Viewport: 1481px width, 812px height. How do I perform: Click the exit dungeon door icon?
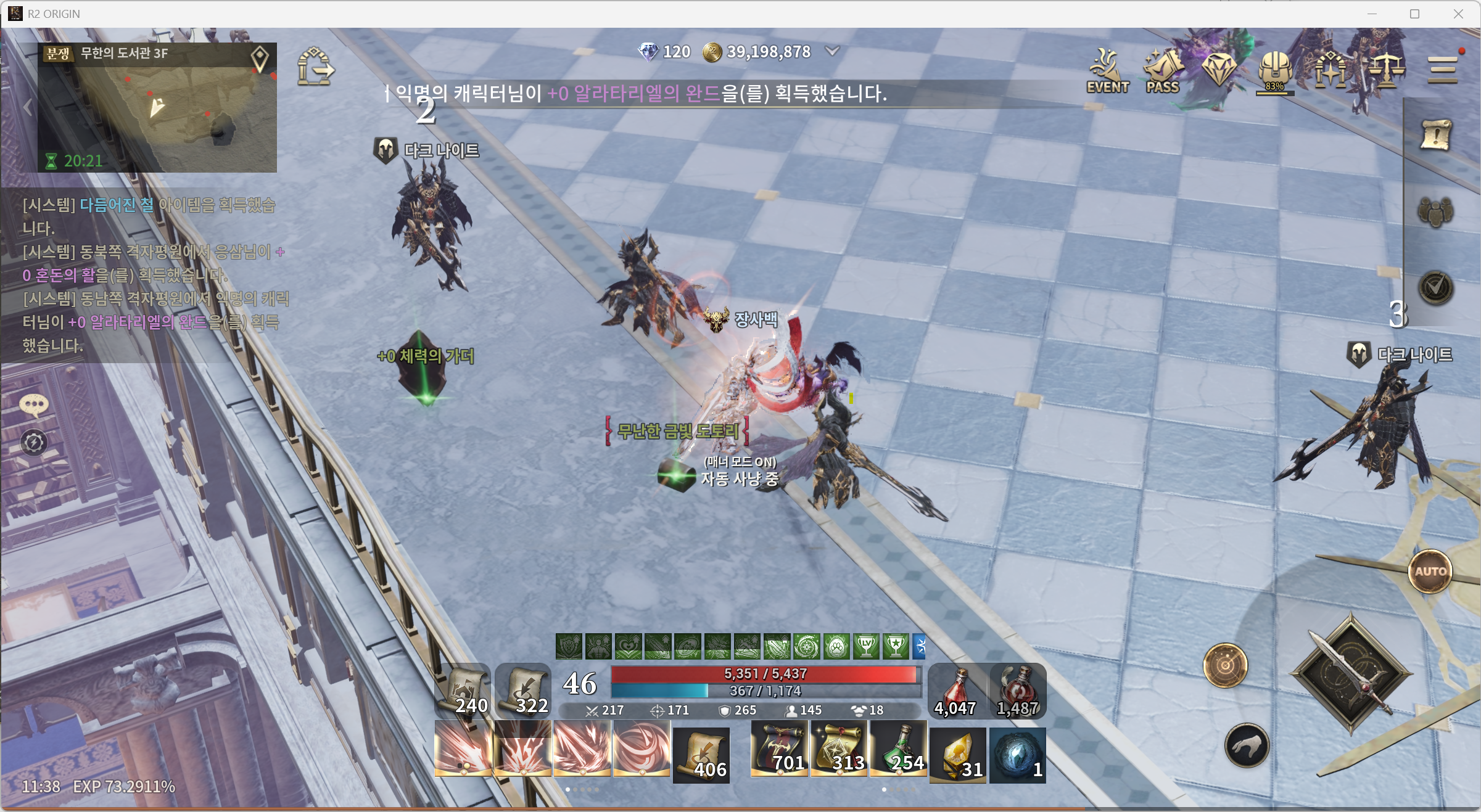pos(315,67)
